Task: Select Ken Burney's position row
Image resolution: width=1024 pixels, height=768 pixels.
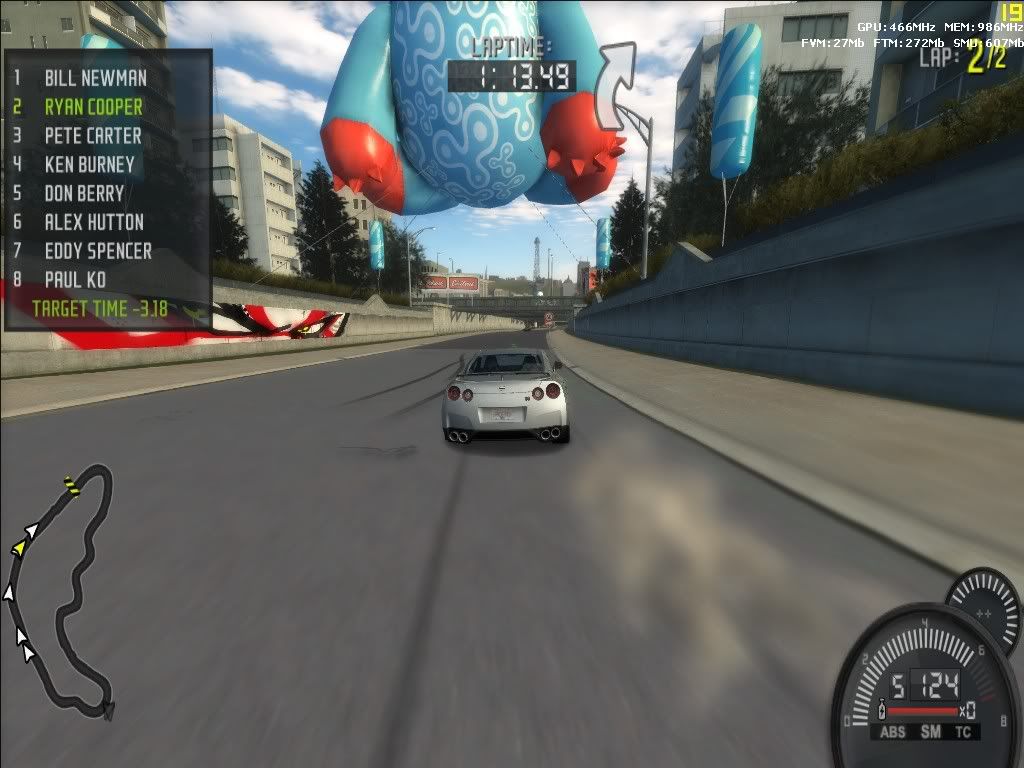Action: (90, 164)
